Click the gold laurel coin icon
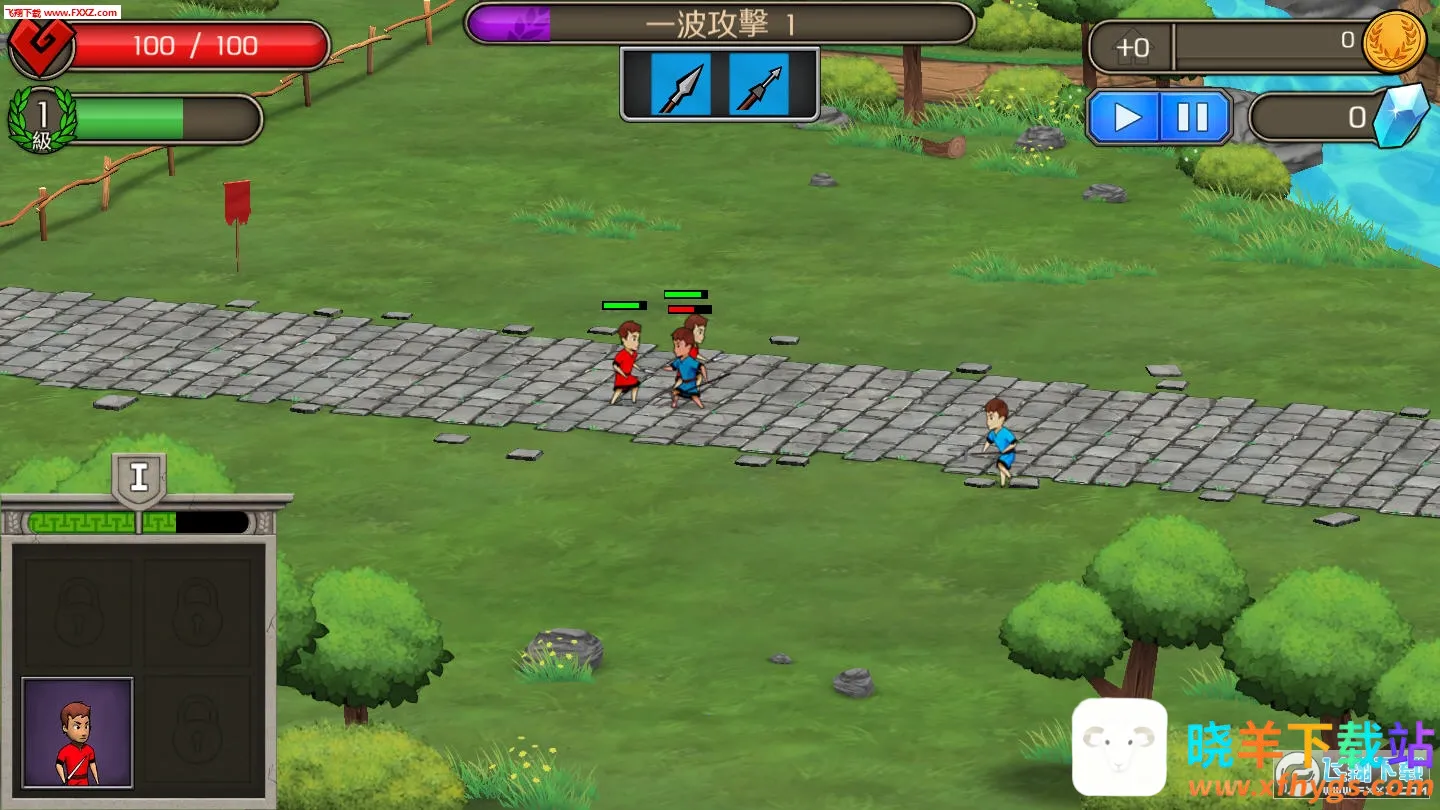 tap(1394, 42)
